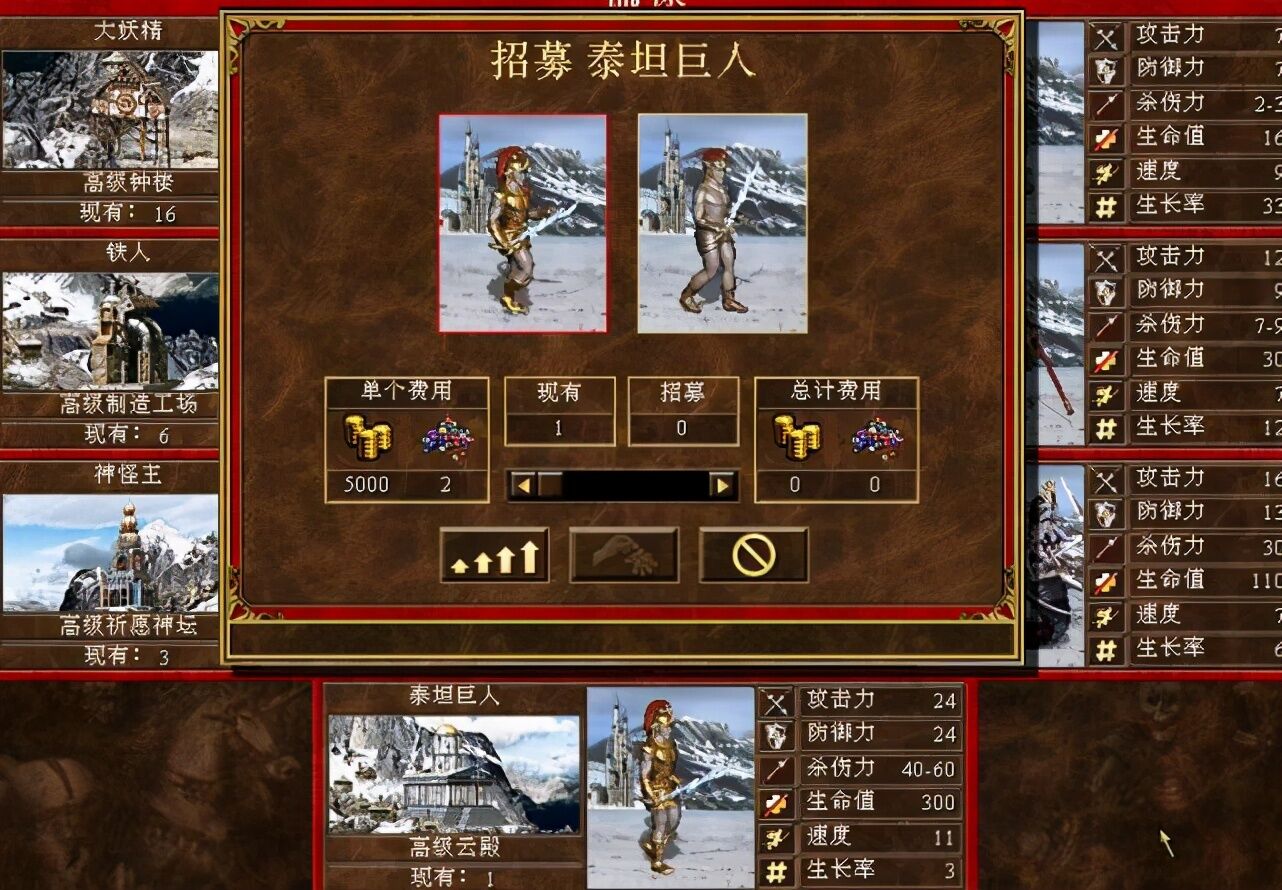Screen dimensions: 1282x890
Task: Click the growth rate hash icon in bottom panel
Action: pos(775,869)
